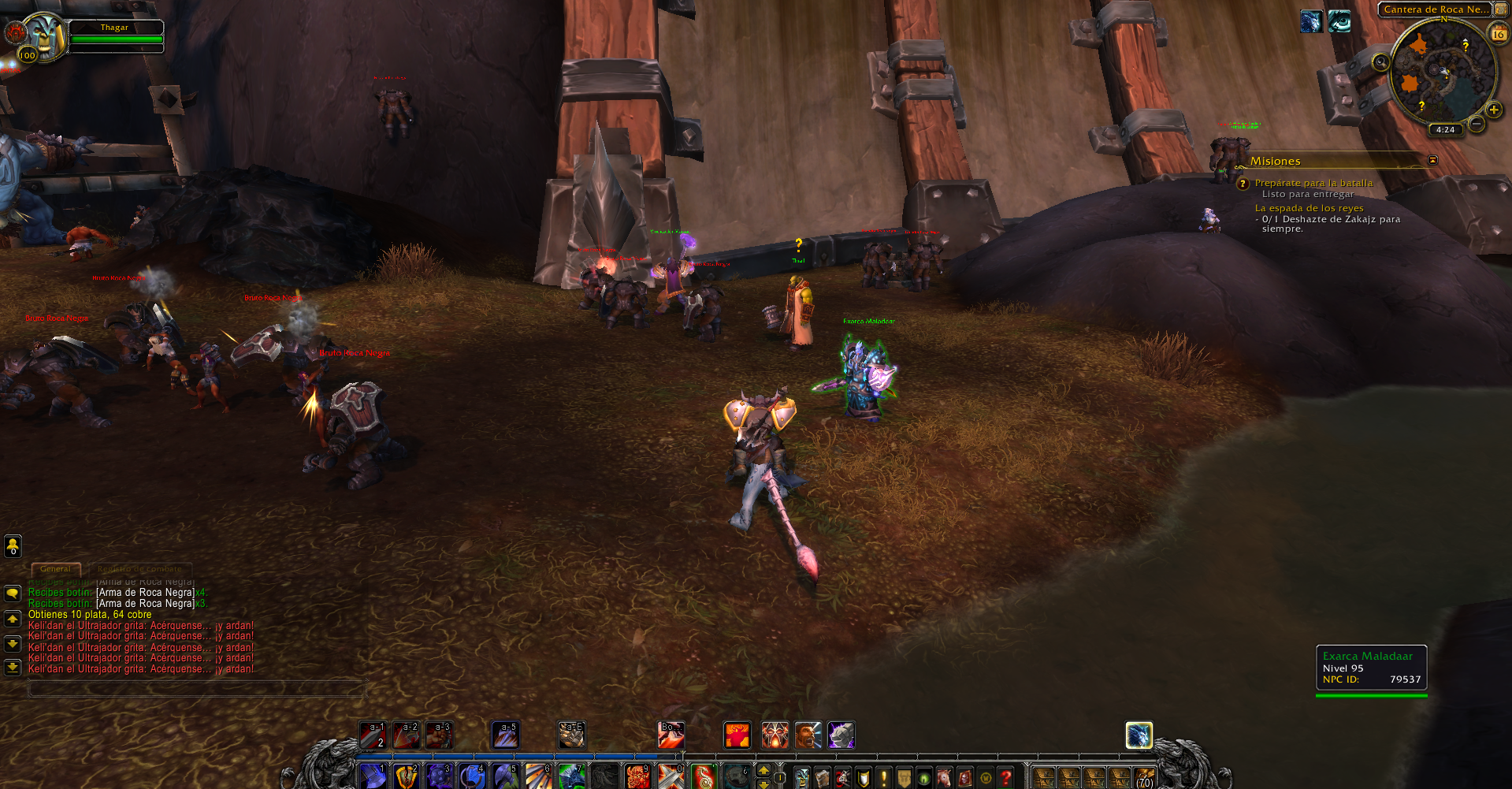The height and width of the screenshot is (789, 1512).
Task: Select quest 'Prepárate para la batalla'
Action: click(1313, 183)
